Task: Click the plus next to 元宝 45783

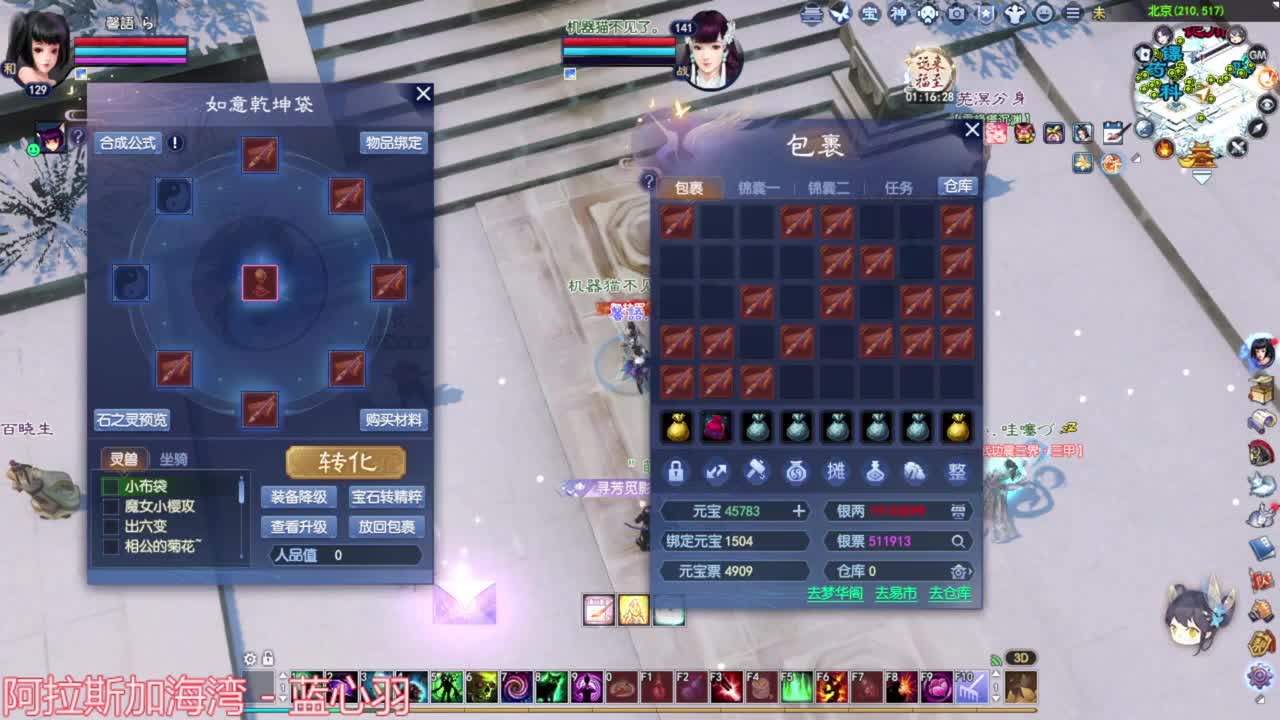Action: (797, 512)
